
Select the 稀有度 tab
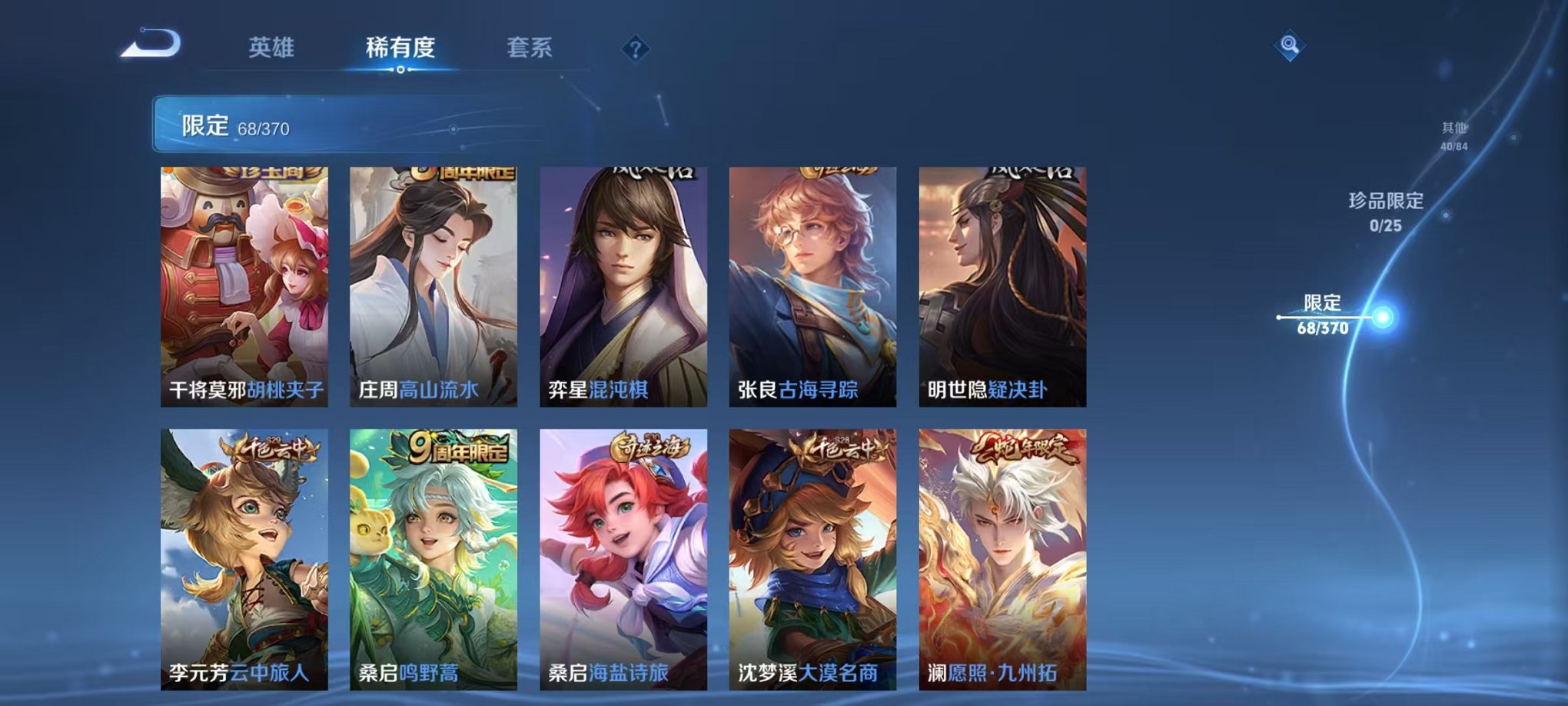pyautogui.click(x=400, y=48)
